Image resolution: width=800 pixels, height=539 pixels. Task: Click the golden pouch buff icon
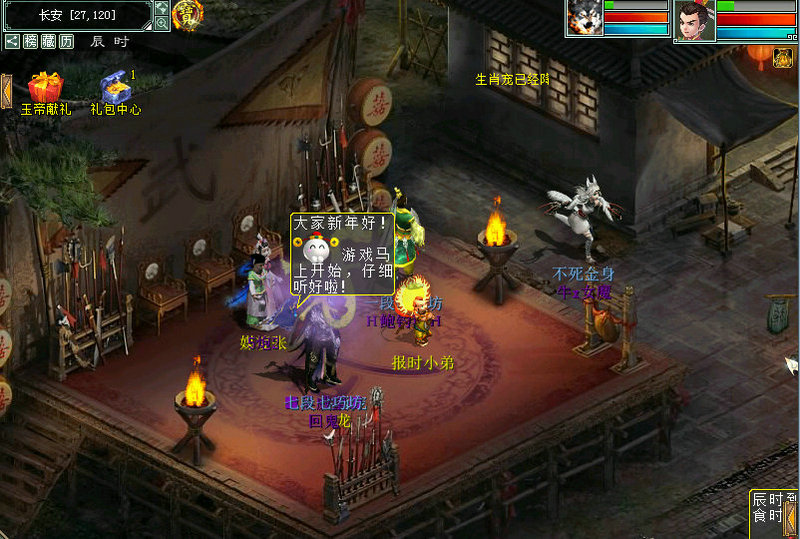783,59
